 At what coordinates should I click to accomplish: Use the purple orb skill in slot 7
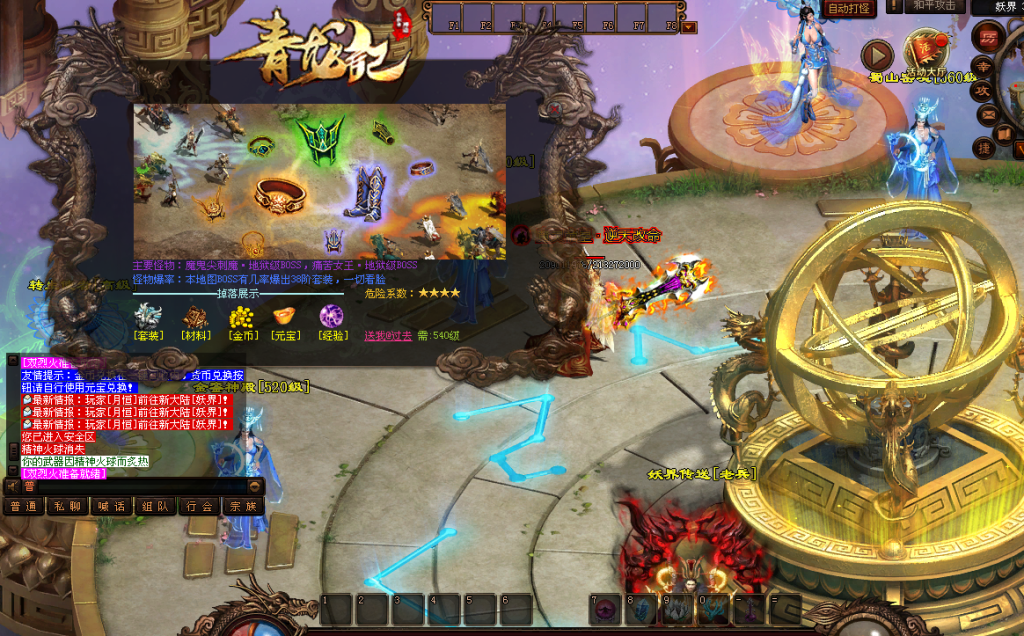605,610
